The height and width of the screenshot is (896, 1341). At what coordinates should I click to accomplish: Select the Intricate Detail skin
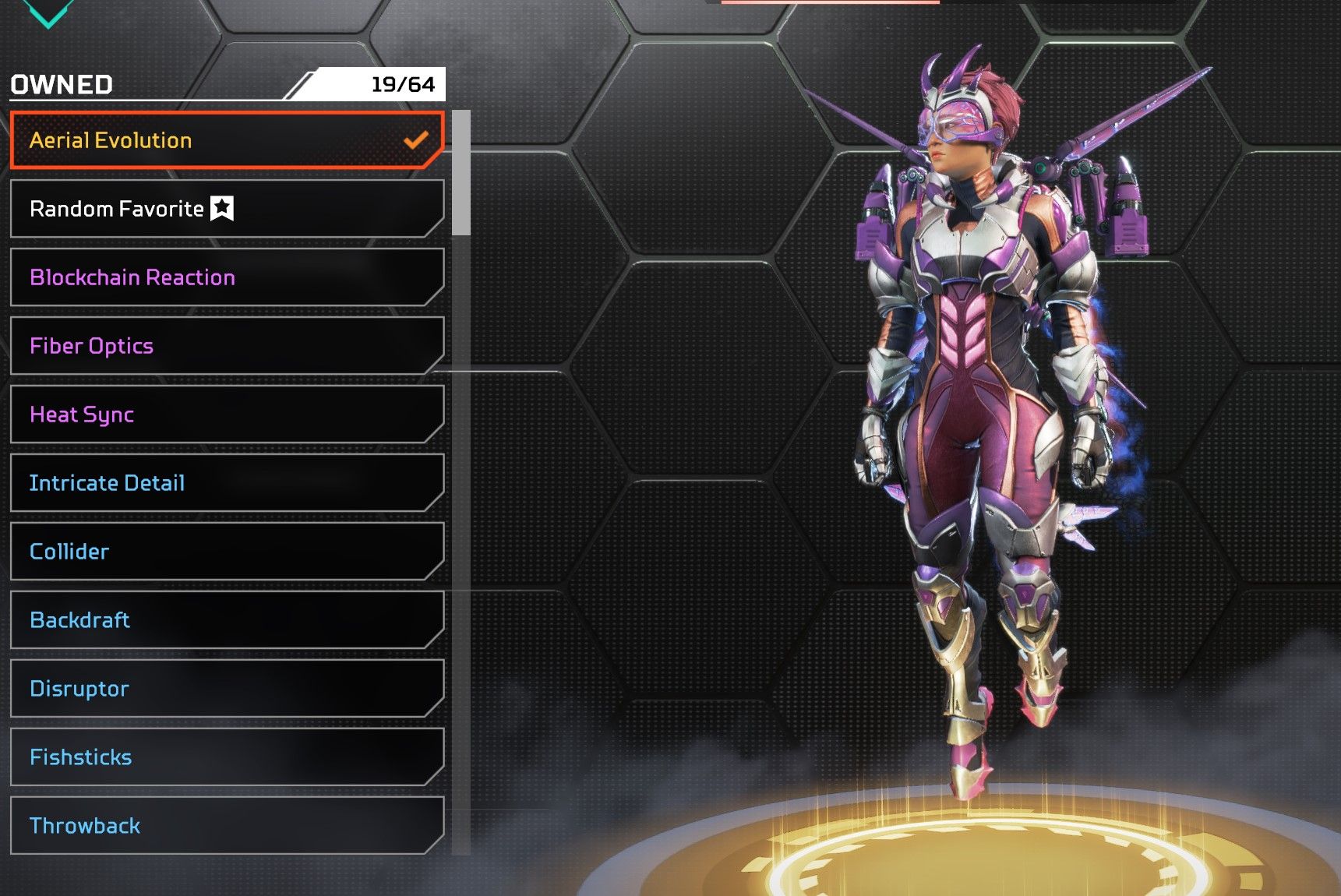click(x=226, y=483)
